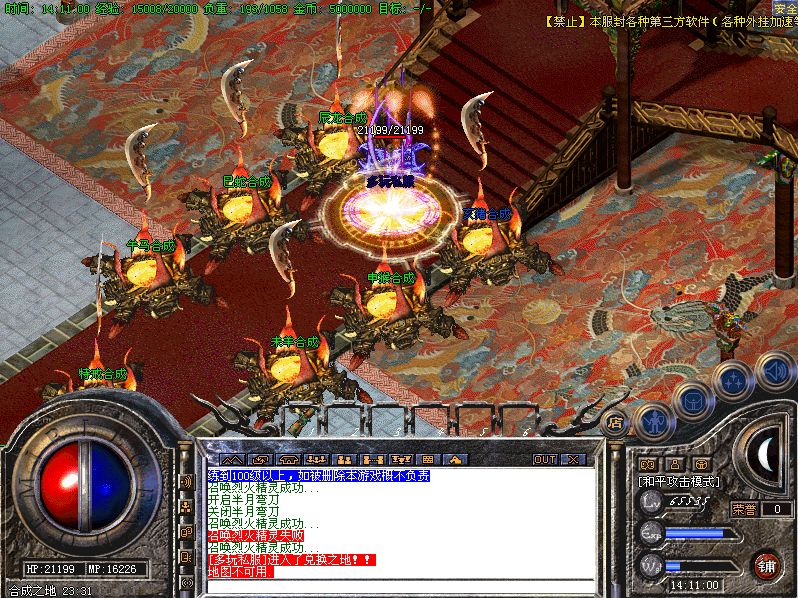Click the OUT button on chat bar
Screen dimensions: 798x598
click(x=545, y=459)
